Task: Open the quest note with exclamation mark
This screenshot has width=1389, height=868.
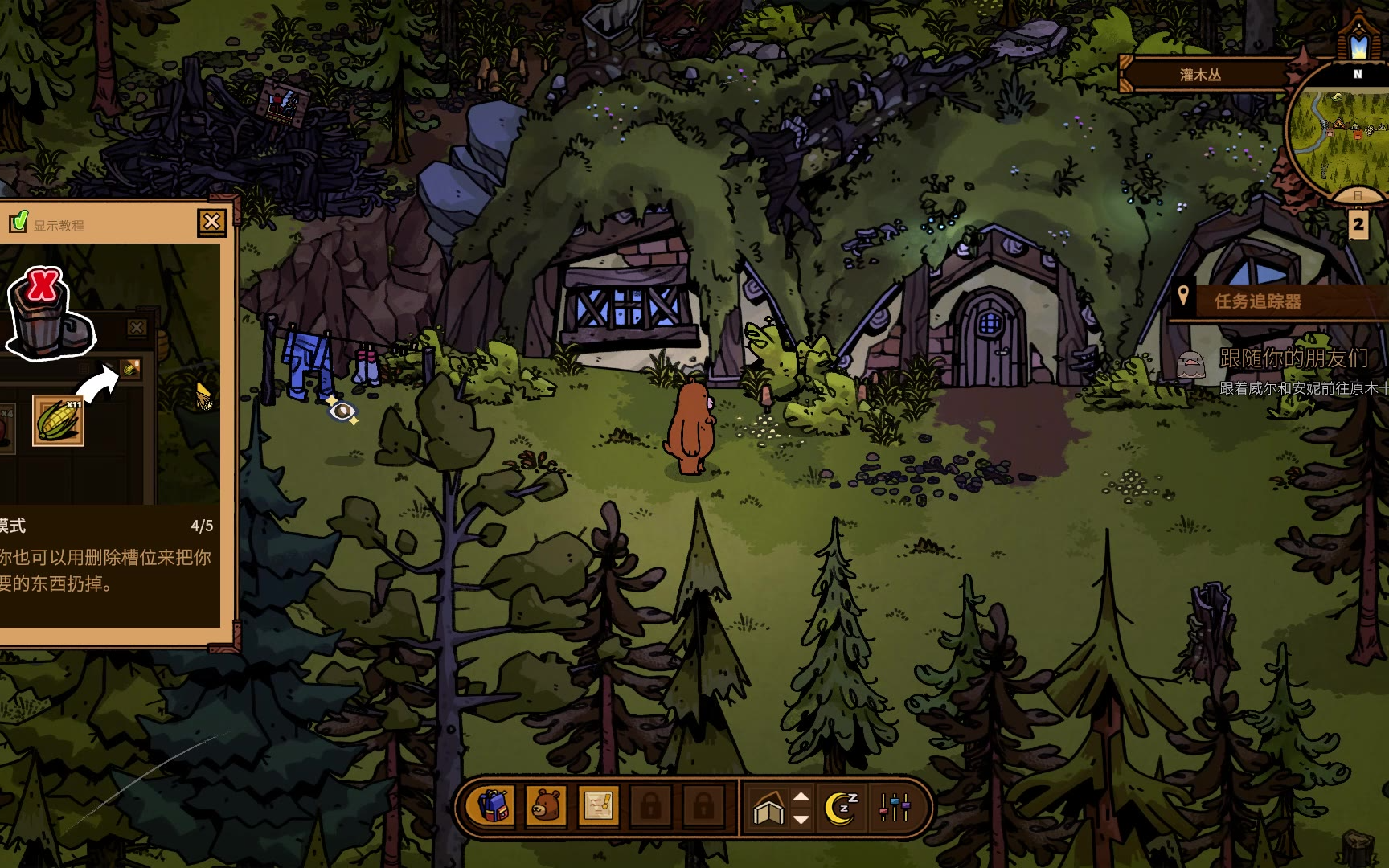Action: pyautogui.click(x=598, y=806)
